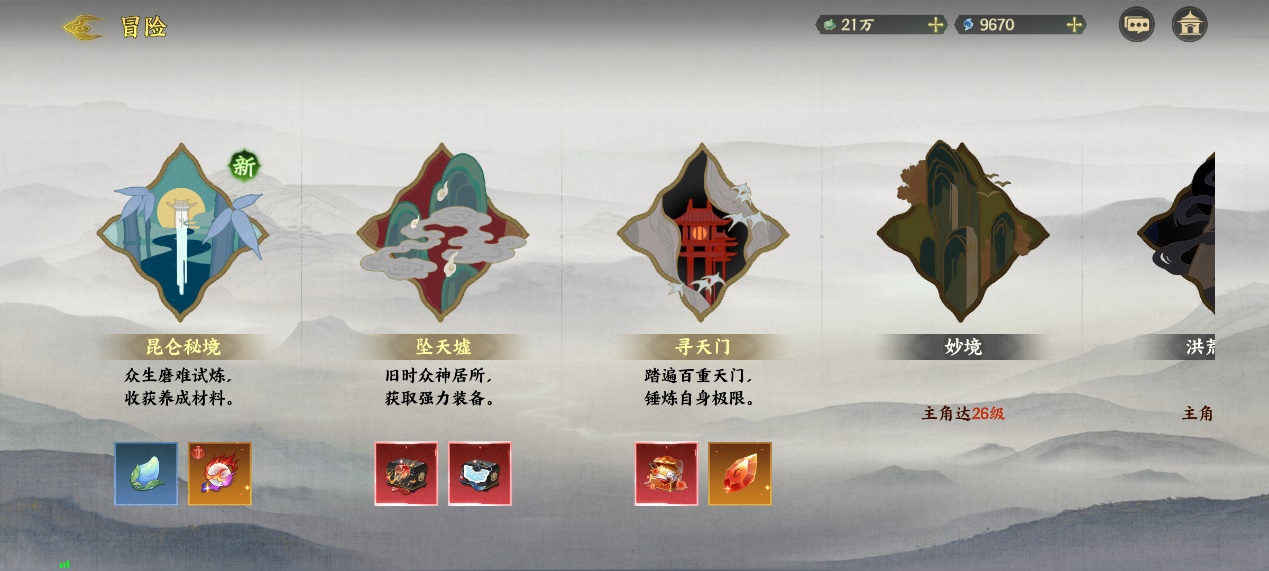1269x571 pixels.
Task: Open the 坠天墟 dungeon emblem
Action: [x=442, y=232]
